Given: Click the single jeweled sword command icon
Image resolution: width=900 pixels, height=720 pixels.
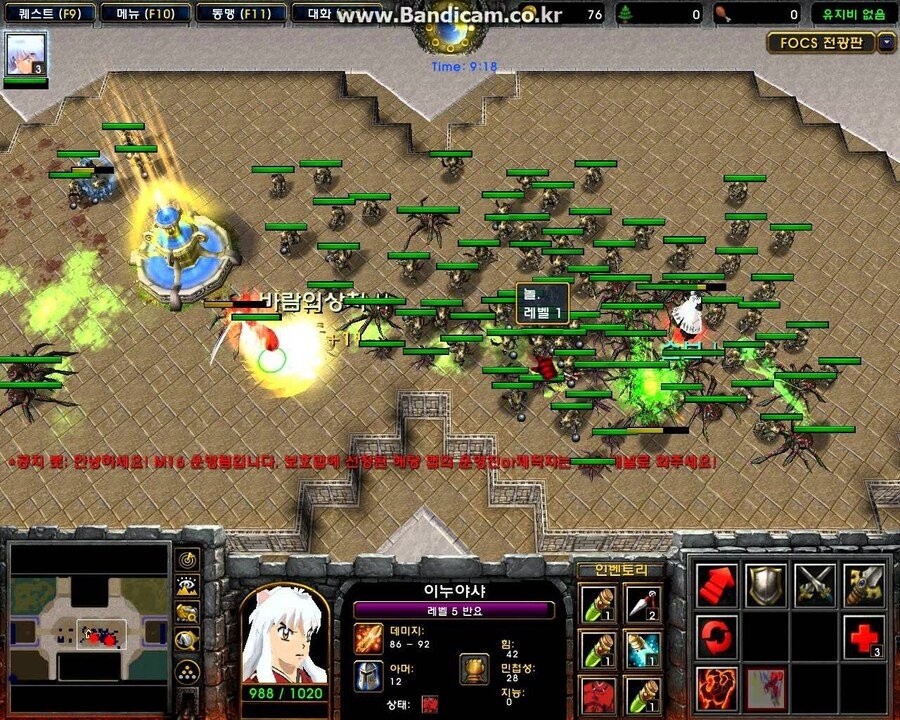Looking at the screenshot, I should pos(863,586).
